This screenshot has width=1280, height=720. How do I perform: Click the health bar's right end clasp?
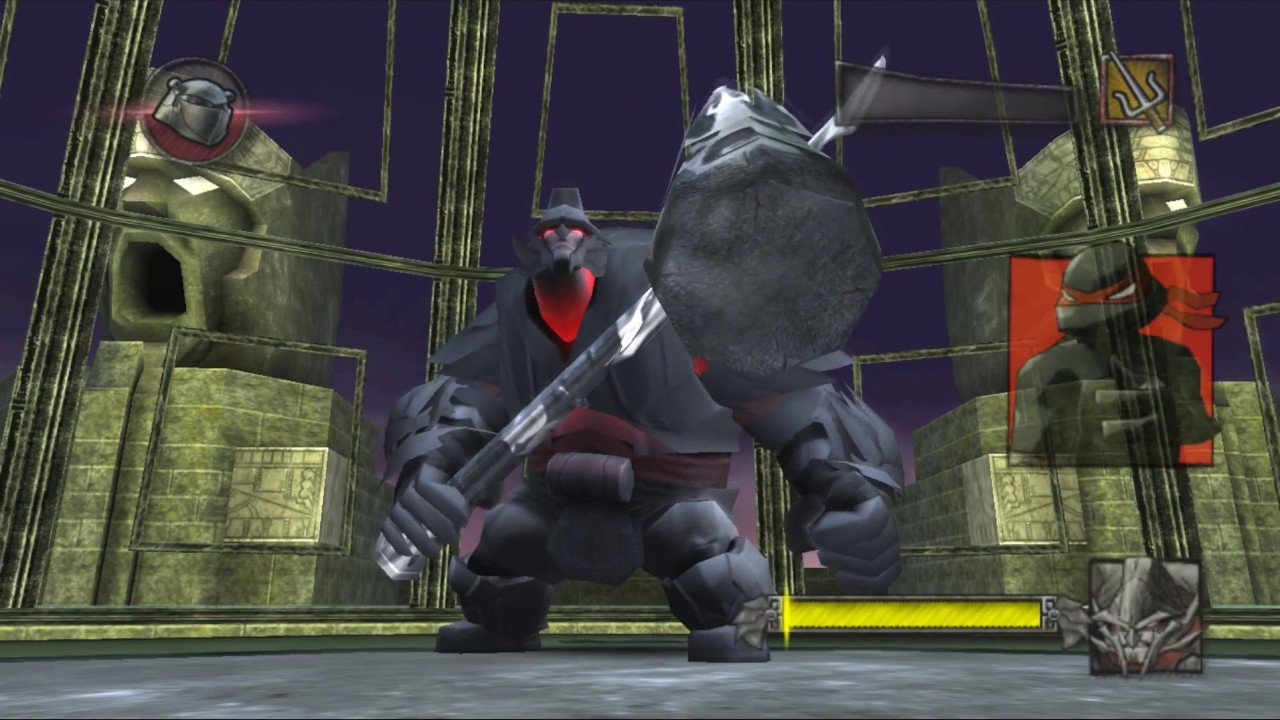1050,613
